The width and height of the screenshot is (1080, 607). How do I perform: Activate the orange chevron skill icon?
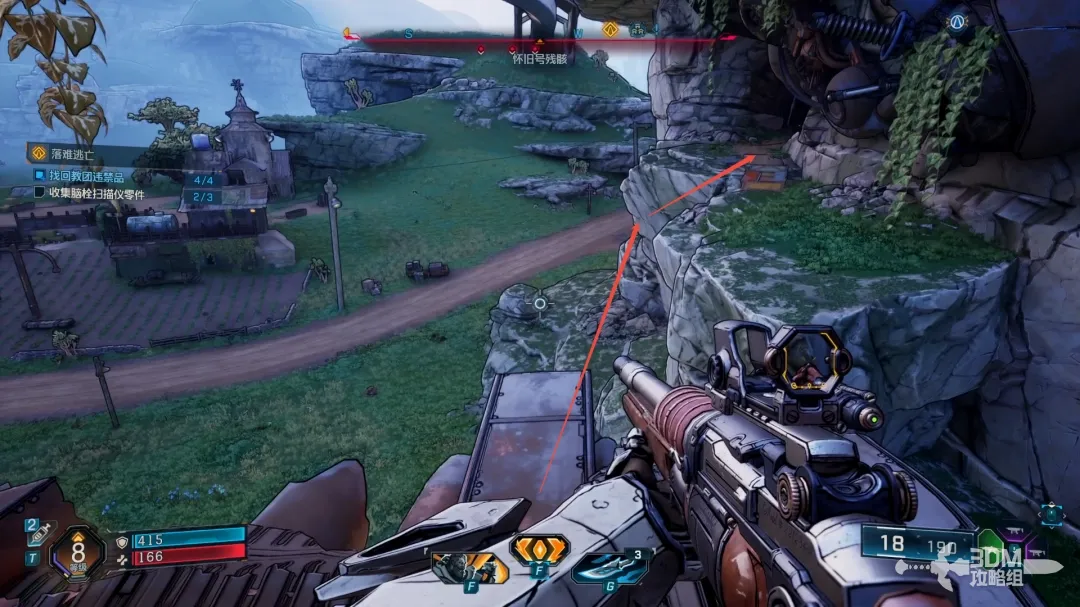pyautogui.click(x=539, y=550)
